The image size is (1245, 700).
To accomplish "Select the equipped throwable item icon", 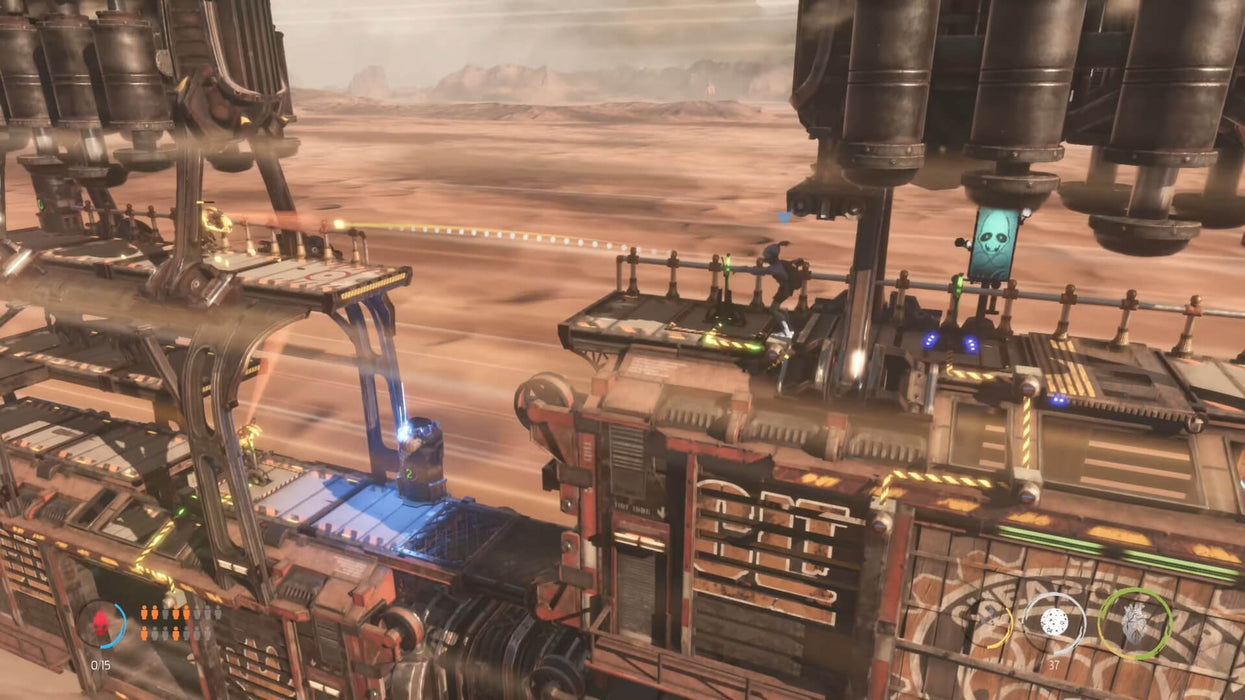I will point(1054,621).
